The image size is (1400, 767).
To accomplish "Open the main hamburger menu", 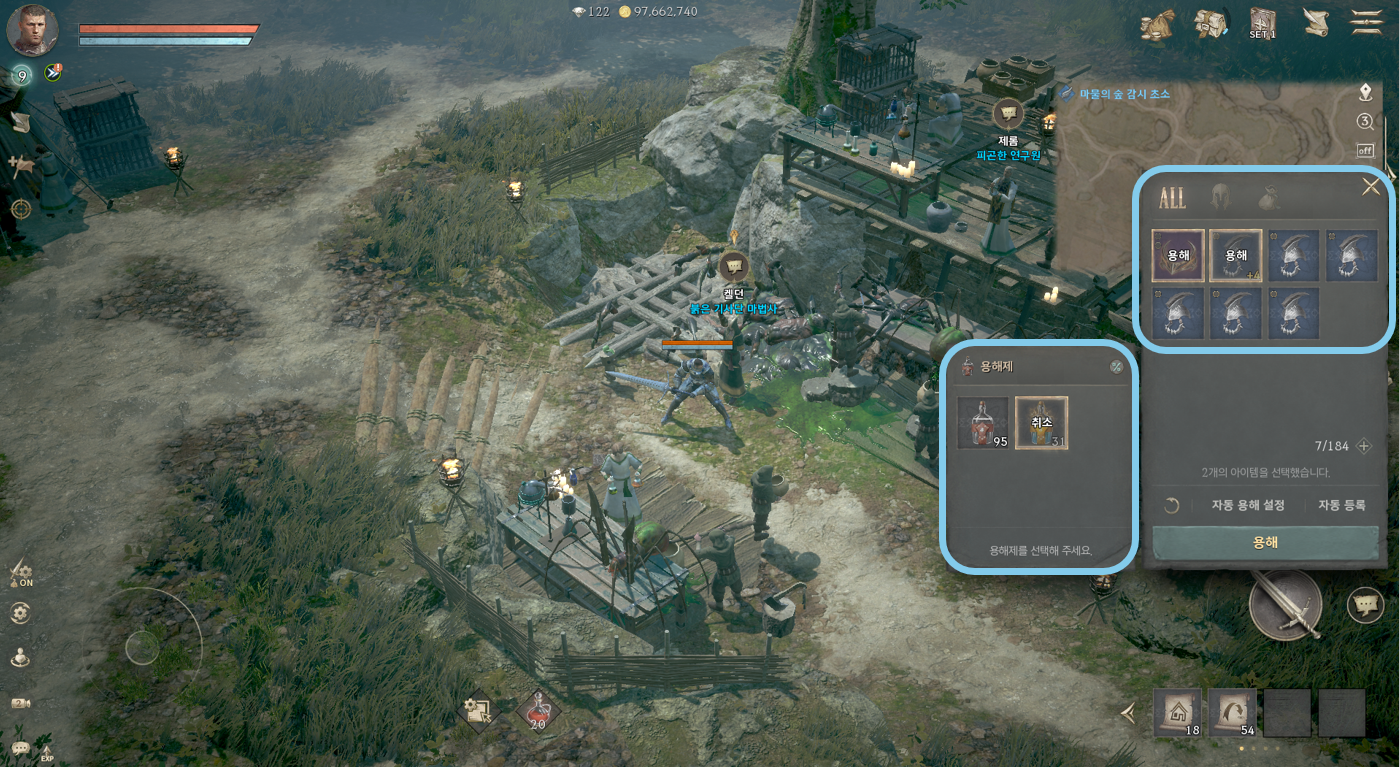I will coord(1366,22).
